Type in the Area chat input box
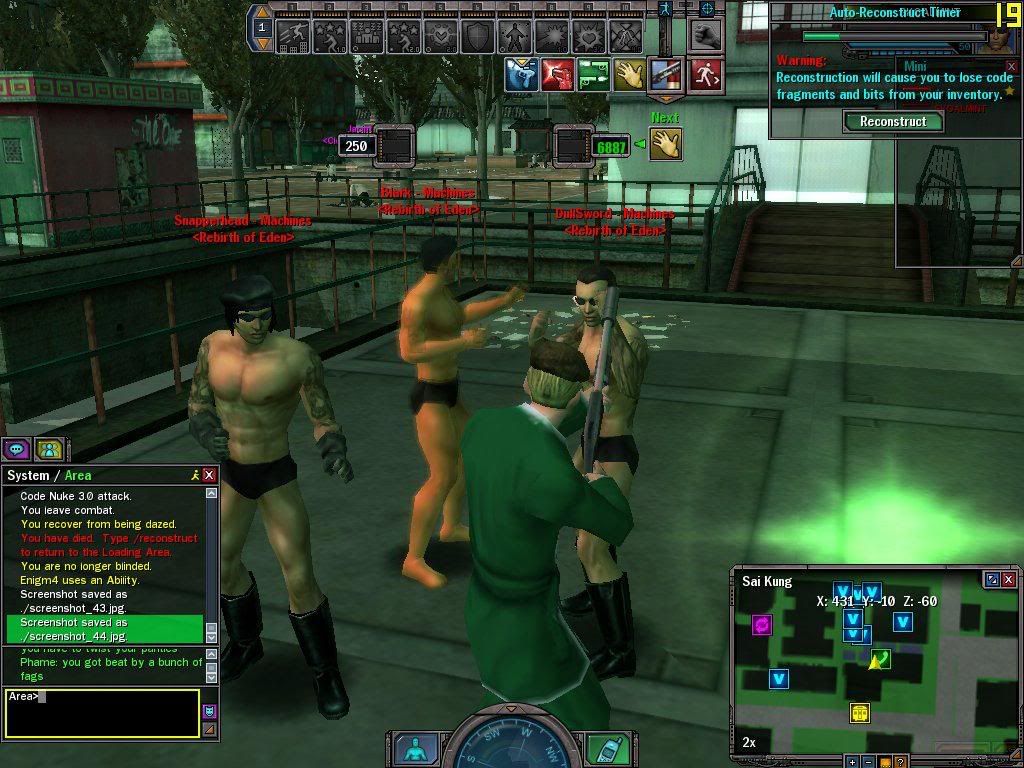 (100, 713)
